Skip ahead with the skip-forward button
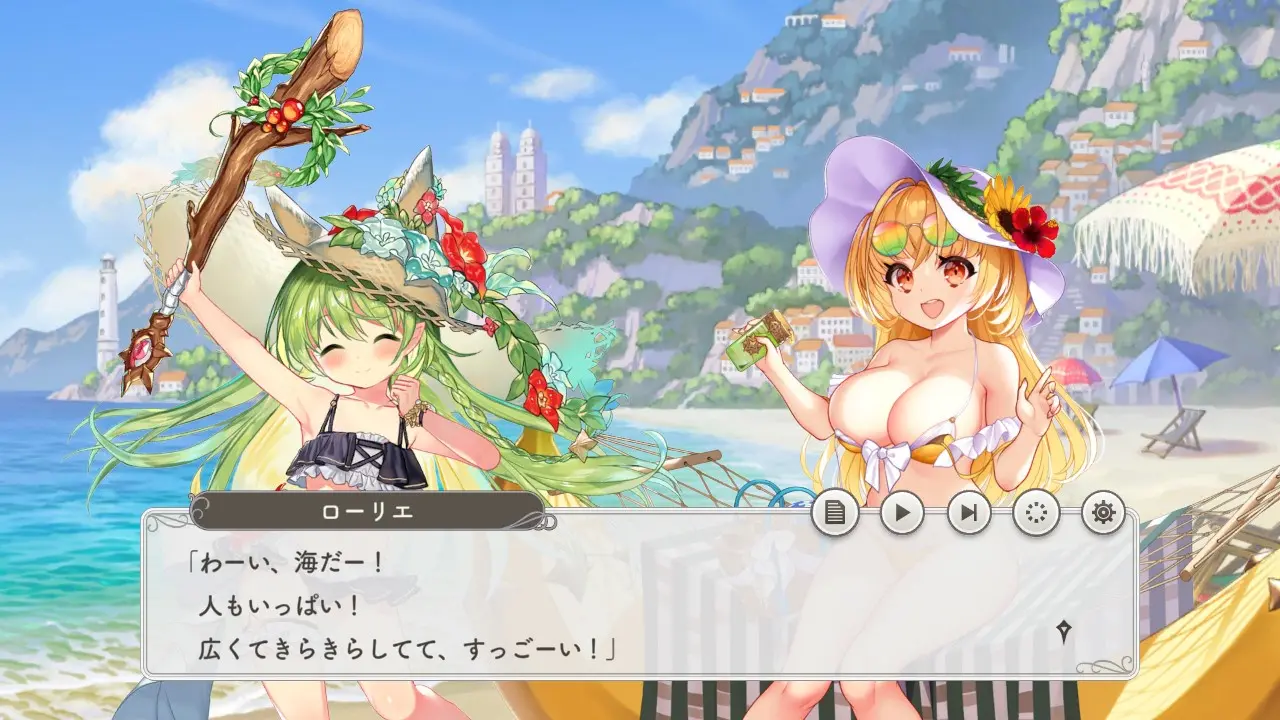This screenshot has height=720, width=1280. [x=969, y=514]
